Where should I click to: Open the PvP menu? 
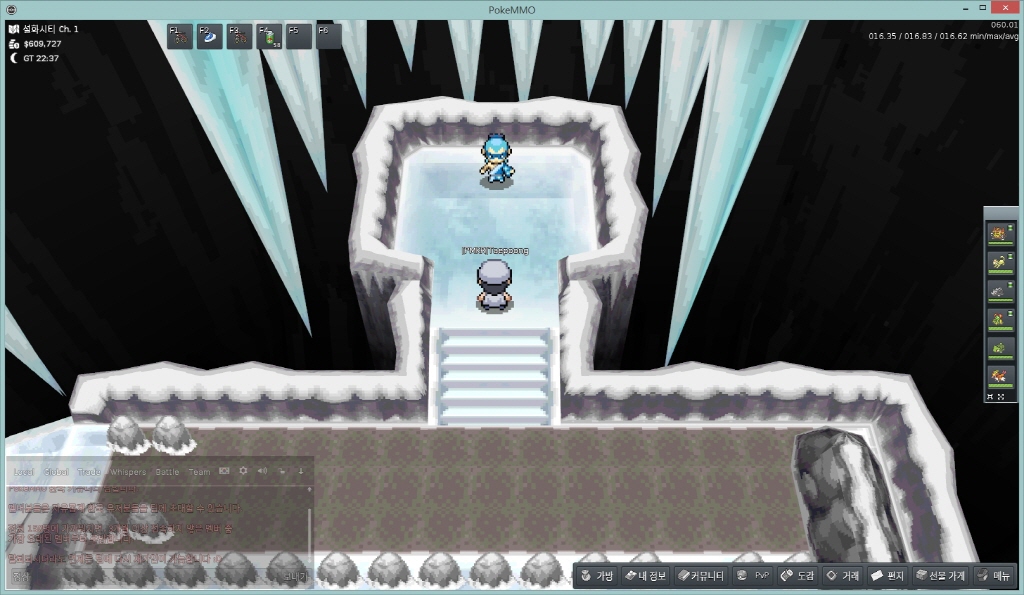[x=753, y=576]
